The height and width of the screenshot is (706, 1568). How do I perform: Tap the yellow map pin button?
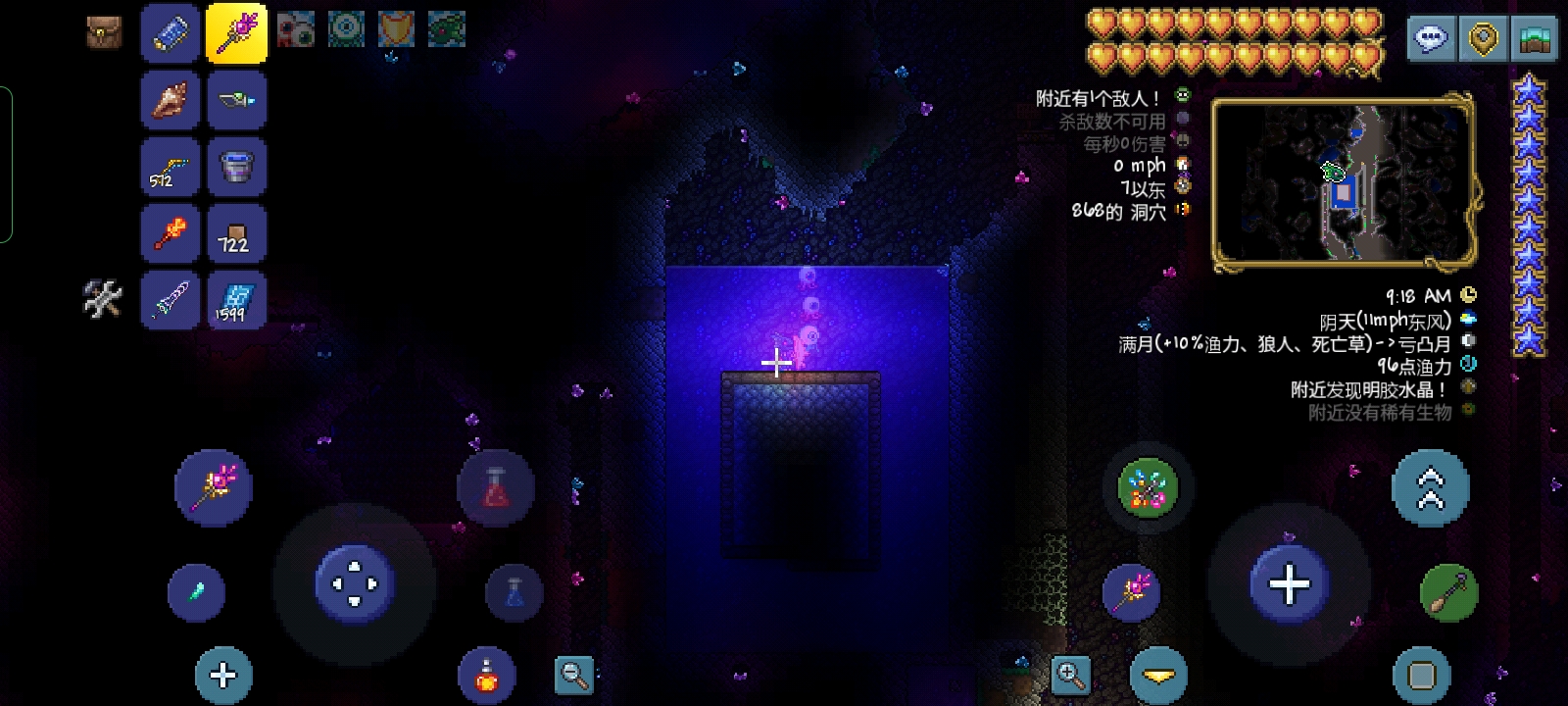[x=1484, y=39]
